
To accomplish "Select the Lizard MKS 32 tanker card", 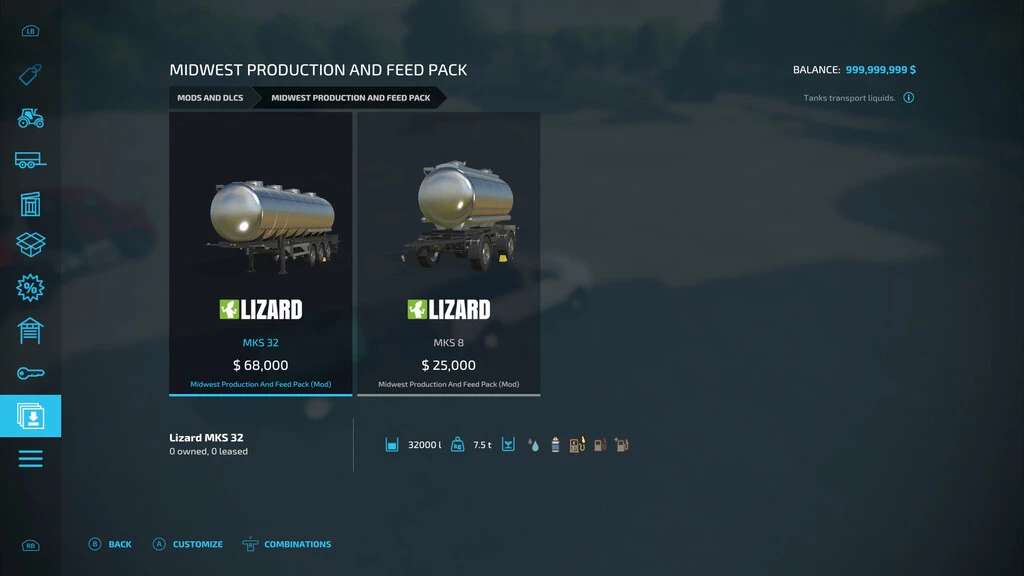I will click(260, 253).
